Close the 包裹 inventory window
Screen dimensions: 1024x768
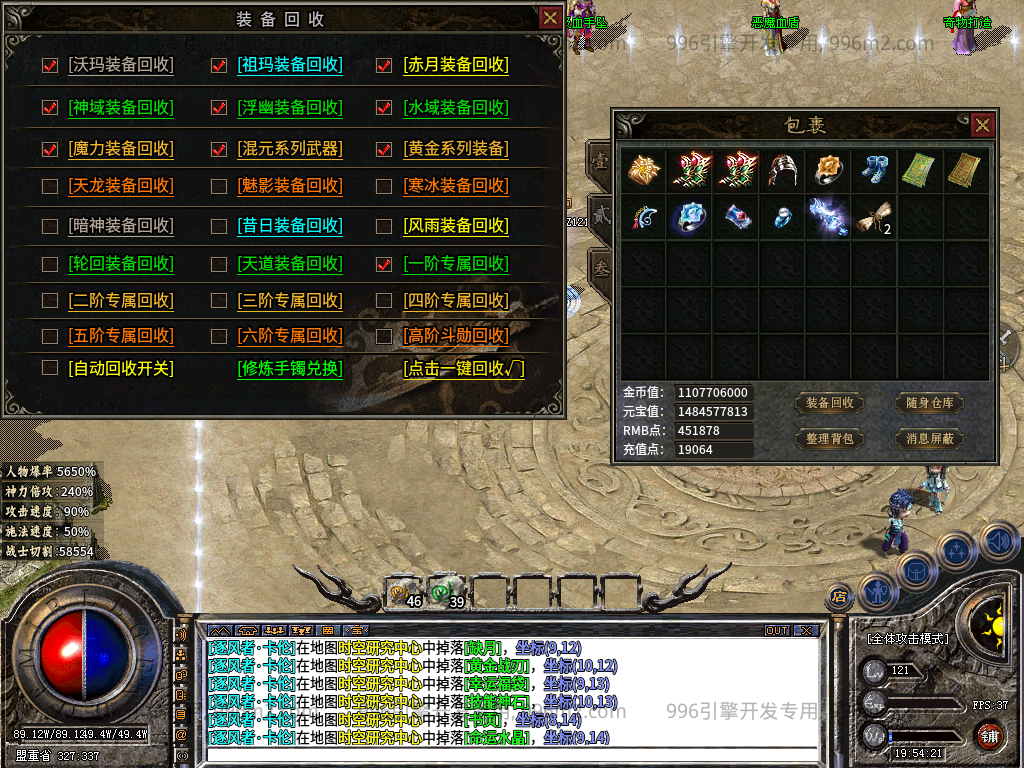pyautogui.click(x=983, y=125)
